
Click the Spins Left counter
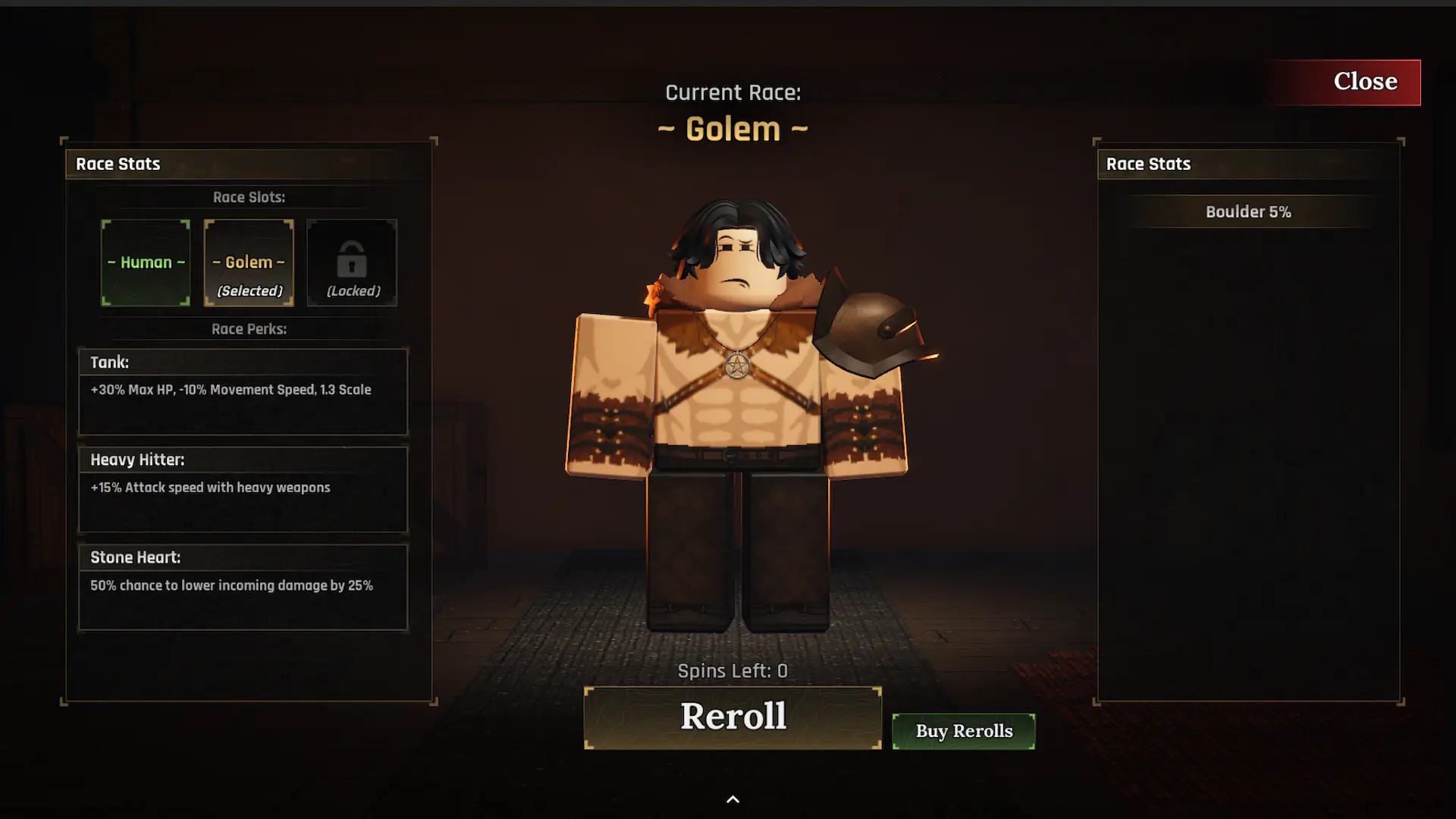coord(732,670)
